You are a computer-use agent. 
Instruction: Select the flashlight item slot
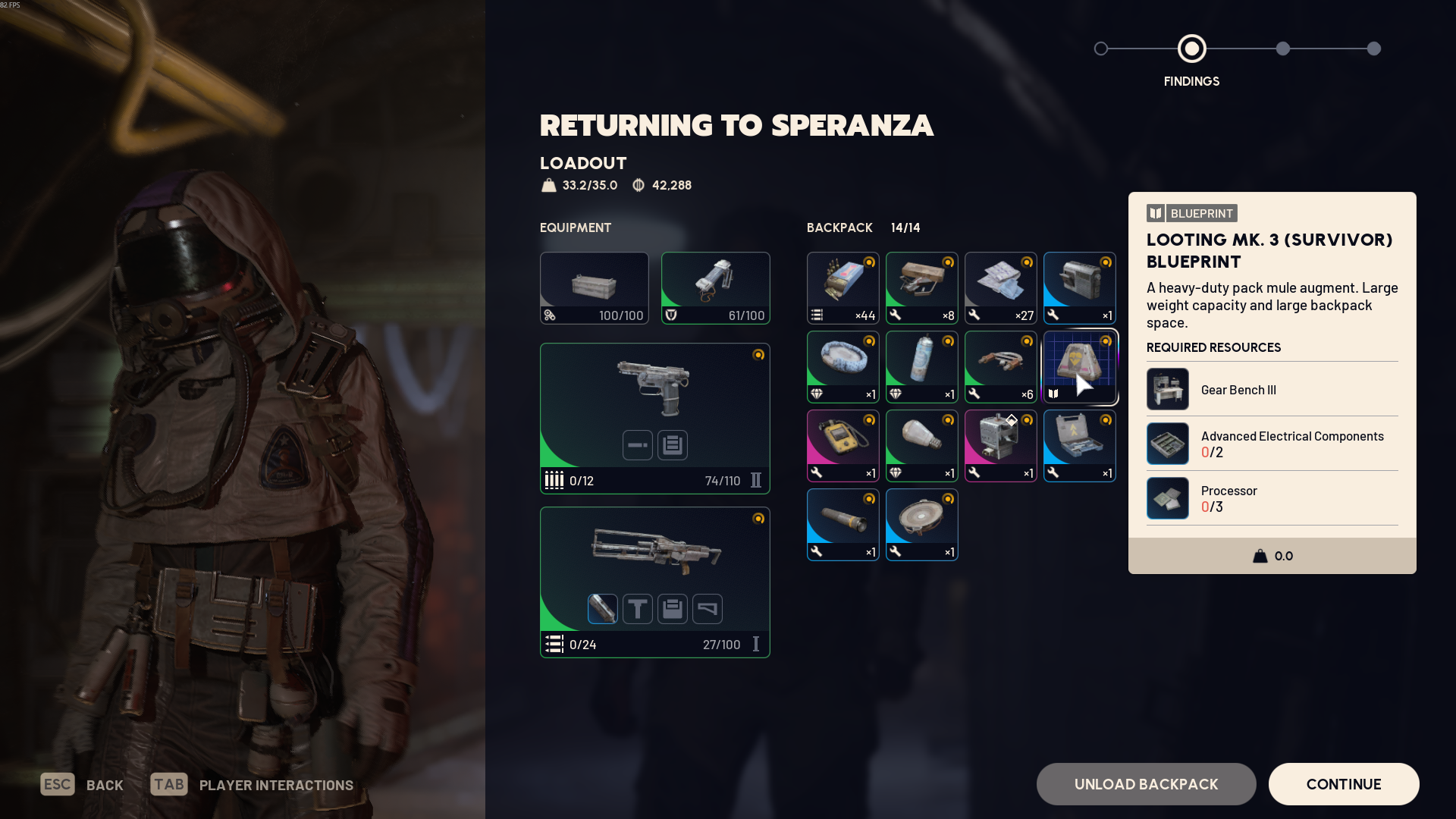tap(843, 525)
